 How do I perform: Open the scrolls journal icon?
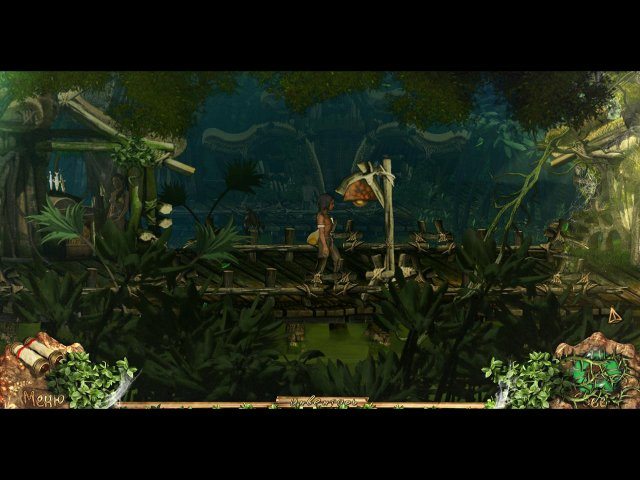pos(42,353)
